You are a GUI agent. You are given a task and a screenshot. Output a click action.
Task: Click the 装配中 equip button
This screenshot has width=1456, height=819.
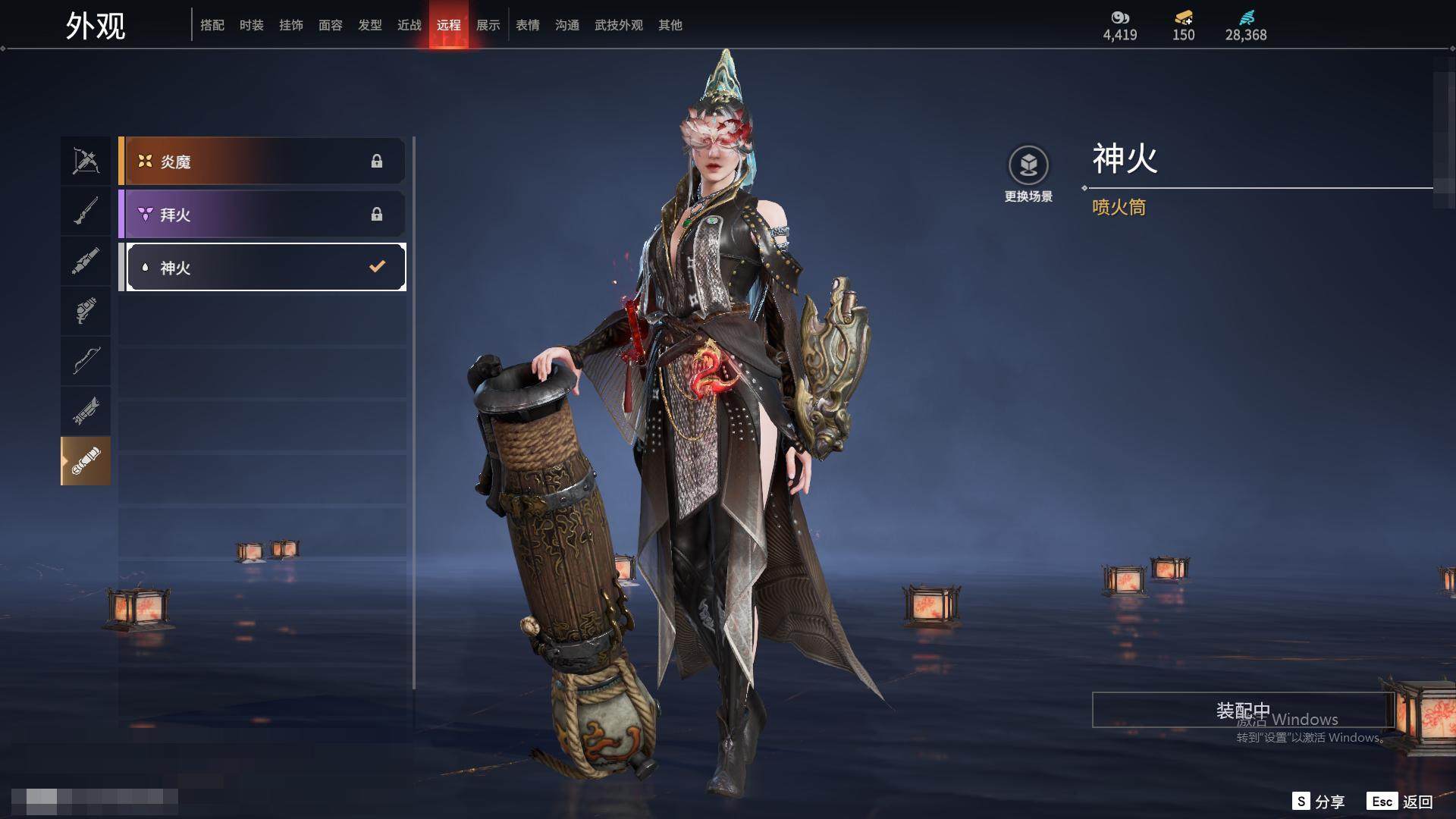click(1243, 710)
